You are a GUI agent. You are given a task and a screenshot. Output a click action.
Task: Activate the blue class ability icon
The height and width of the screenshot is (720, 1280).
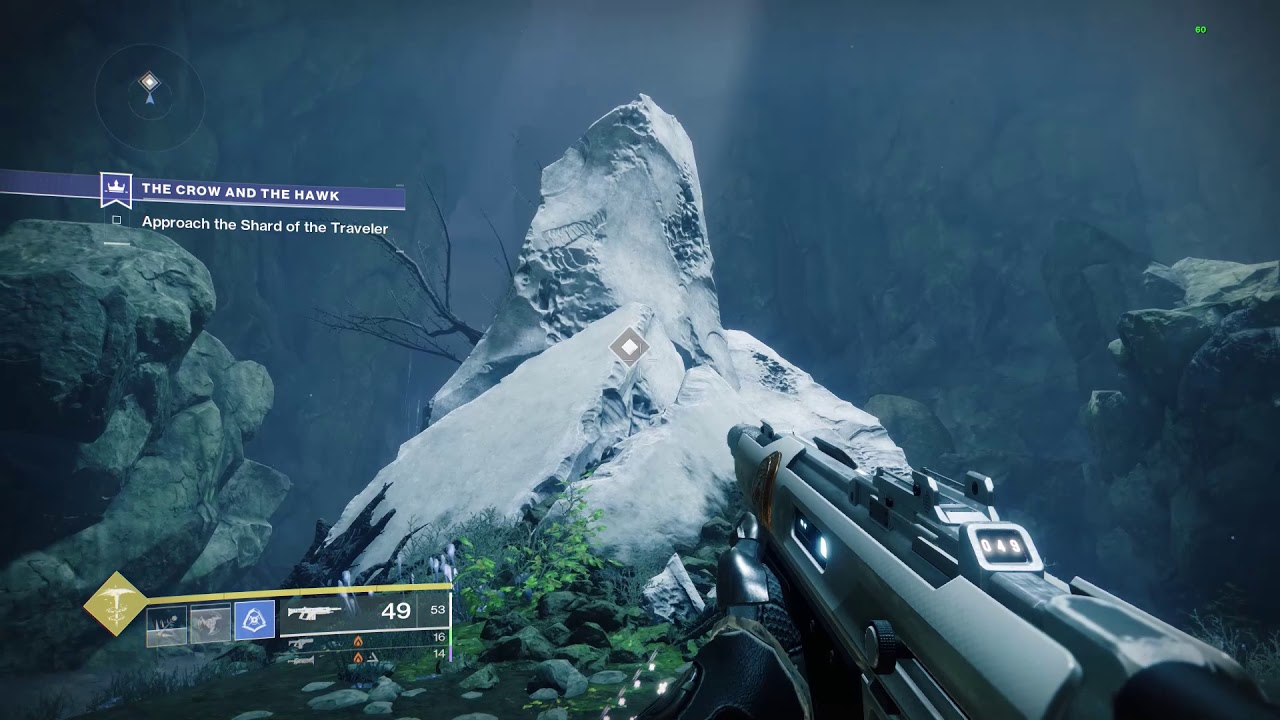point(254,621)
